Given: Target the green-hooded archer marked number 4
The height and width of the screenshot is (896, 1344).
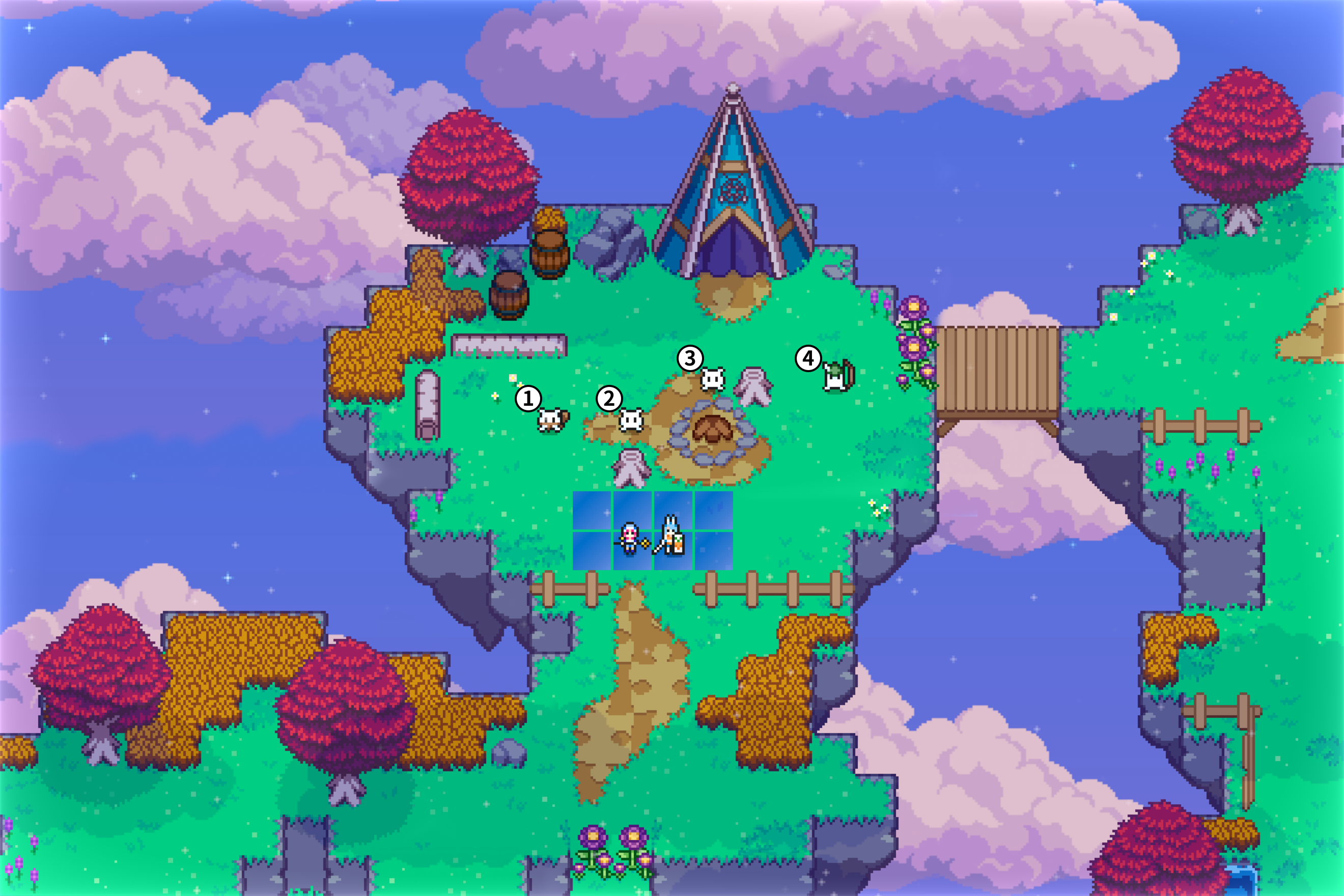Looking at the screenshot, I should [836, 377].
